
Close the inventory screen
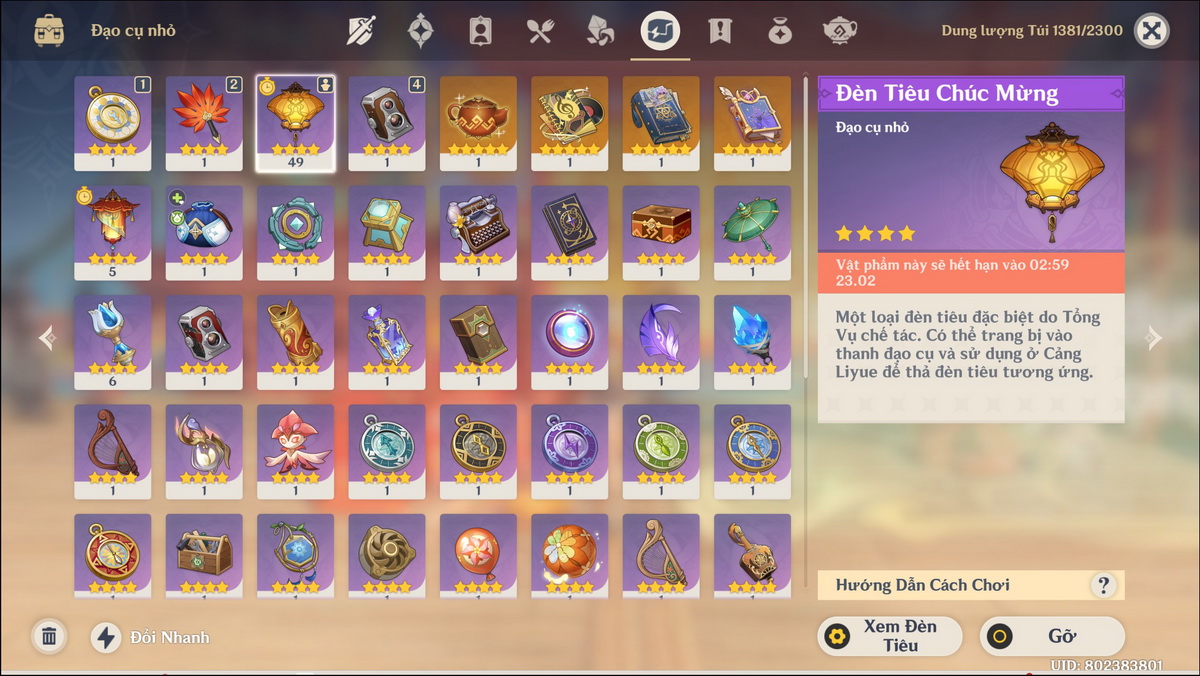(1152, 31)
